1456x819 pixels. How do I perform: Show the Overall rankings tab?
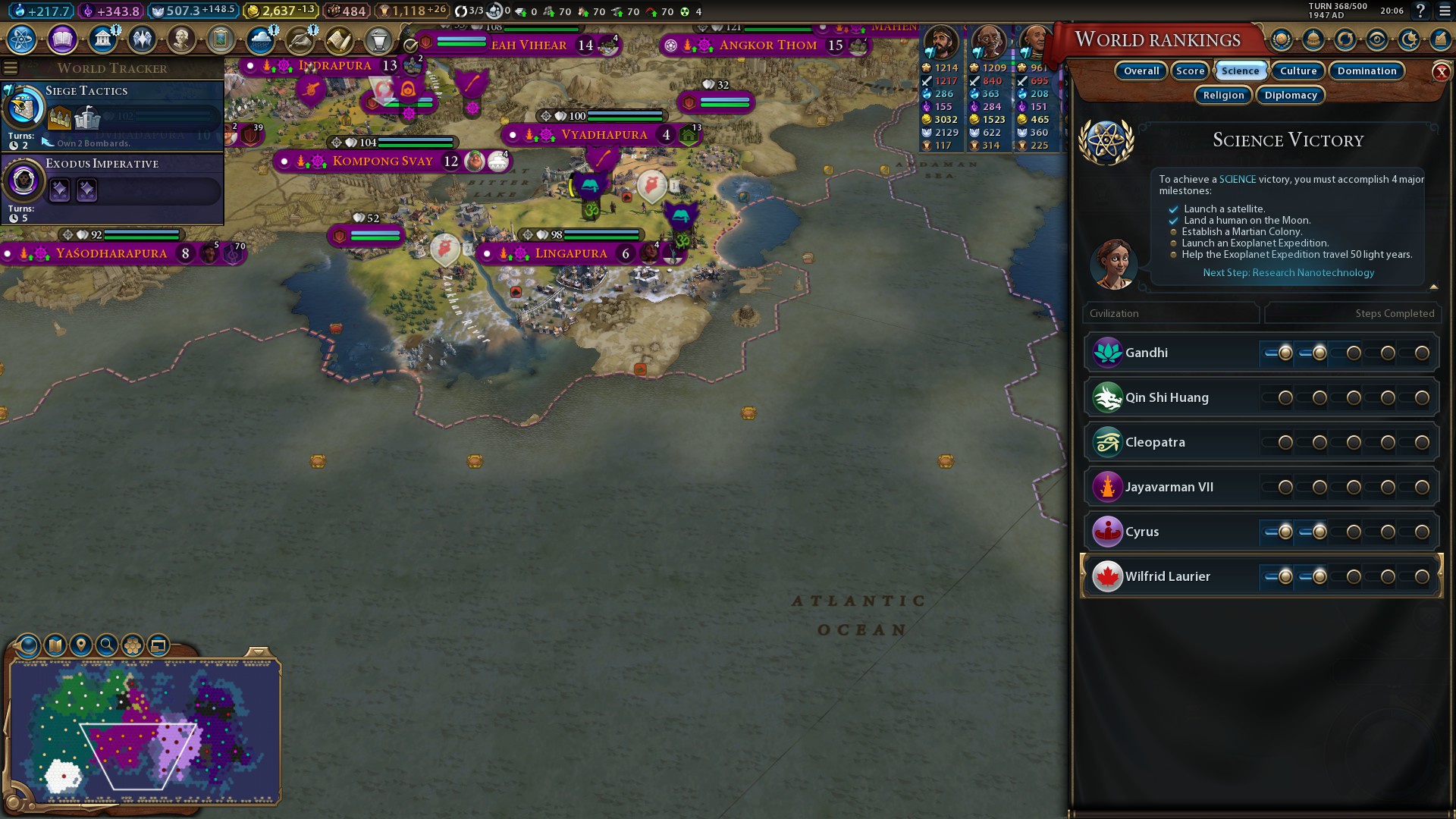1141,71
